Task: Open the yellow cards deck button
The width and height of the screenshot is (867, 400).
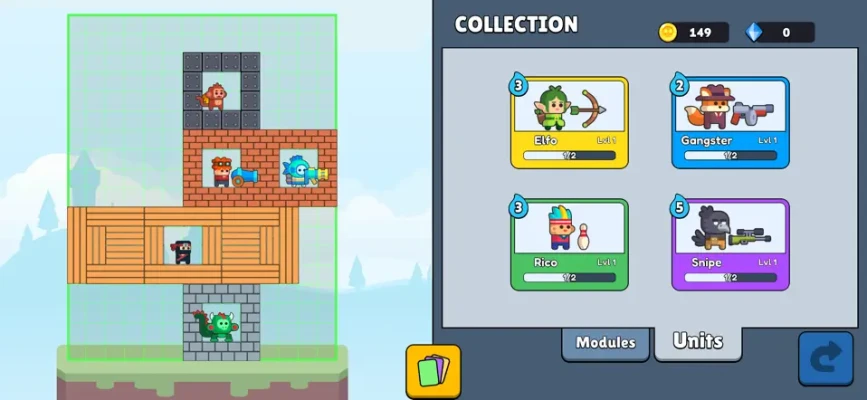Action: tap(433, 371)
